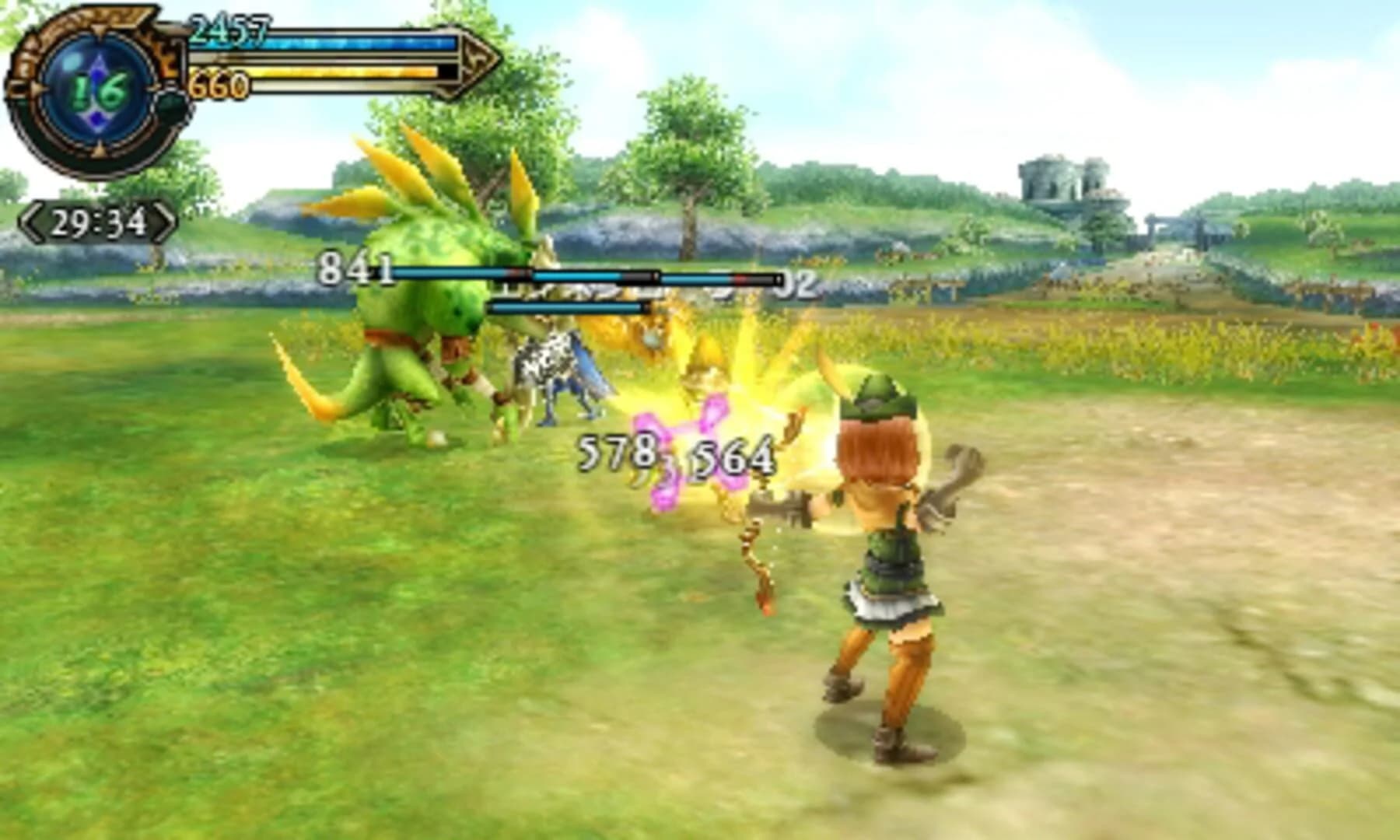The width and height of the screenshot is (1400, 840).
Task: Toggle the ally health bar near center
Action: pos(568,308)
